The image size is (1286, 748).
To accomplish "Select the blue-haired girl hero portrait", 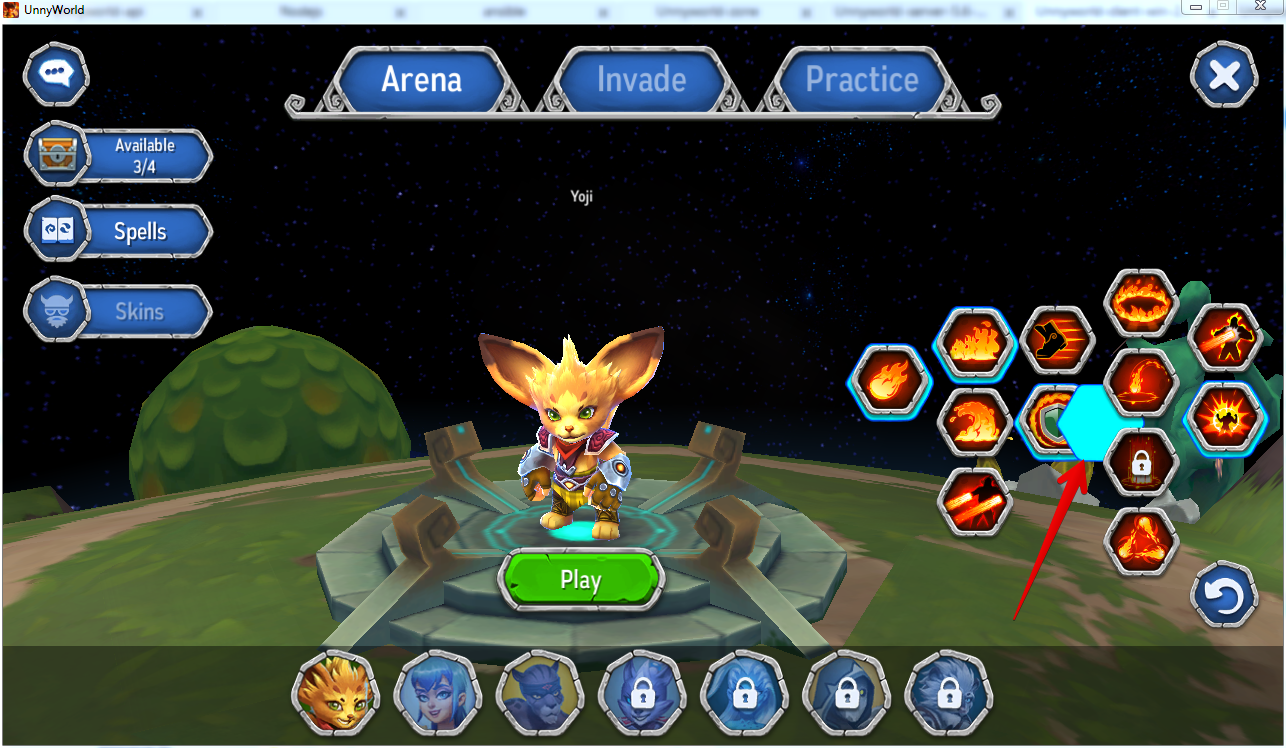I will point(437,691).
